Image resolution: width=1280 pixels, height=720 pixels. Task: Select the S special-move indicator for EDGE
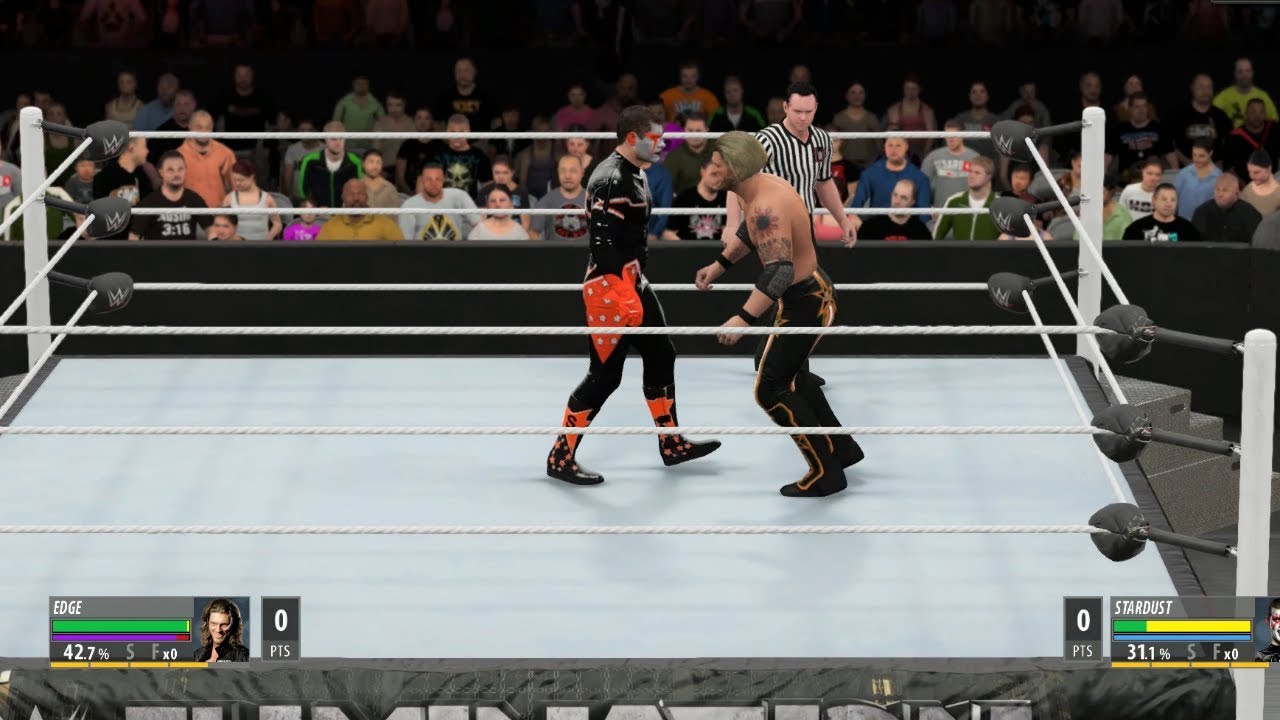[x=130, y=651]
